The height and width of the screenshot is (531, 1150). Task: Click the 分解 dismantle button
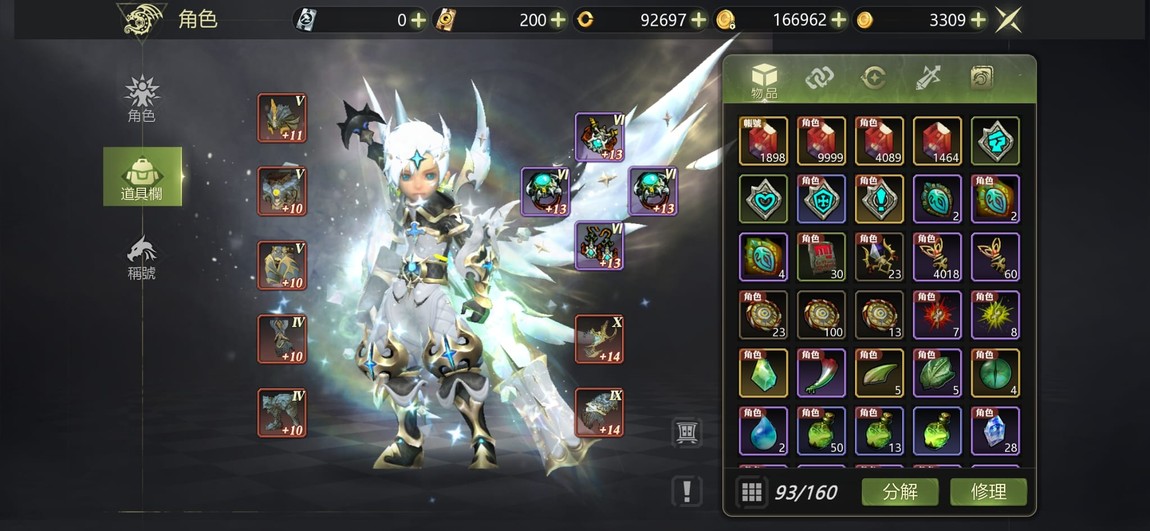899,491
